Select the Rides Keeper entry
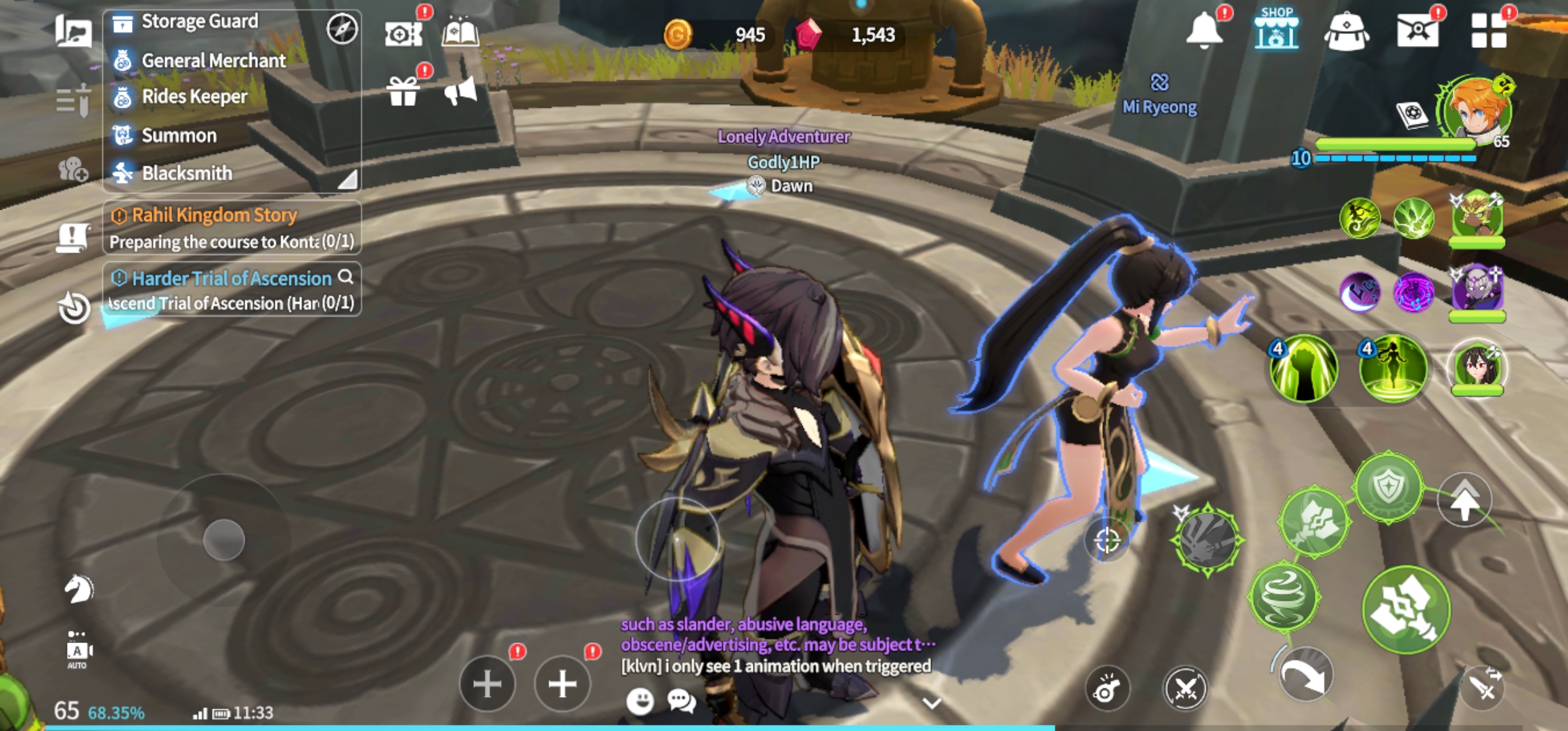 point(194,97)
